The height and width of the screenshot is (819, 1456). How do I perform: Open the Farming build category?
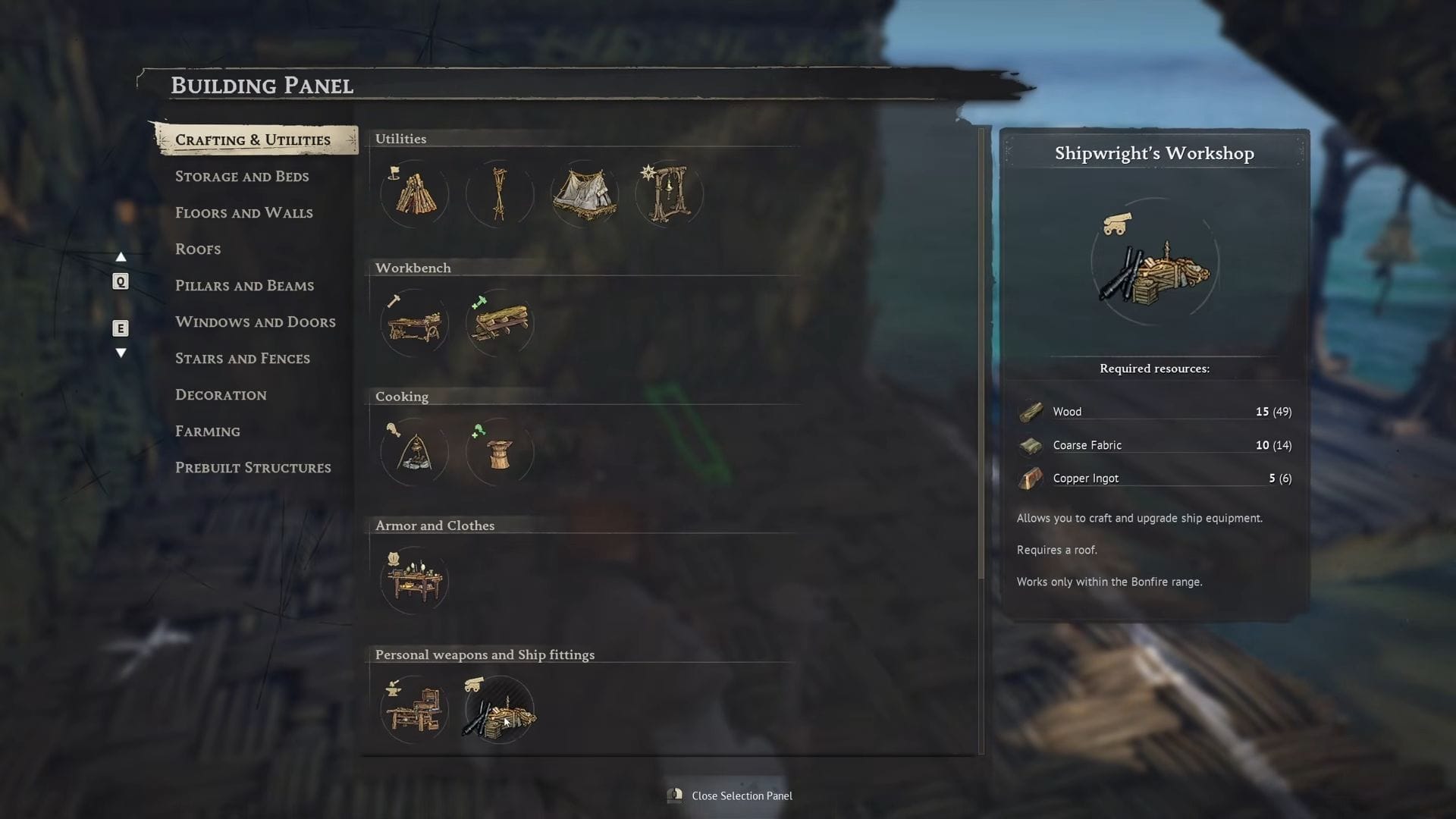pos(207,431)
